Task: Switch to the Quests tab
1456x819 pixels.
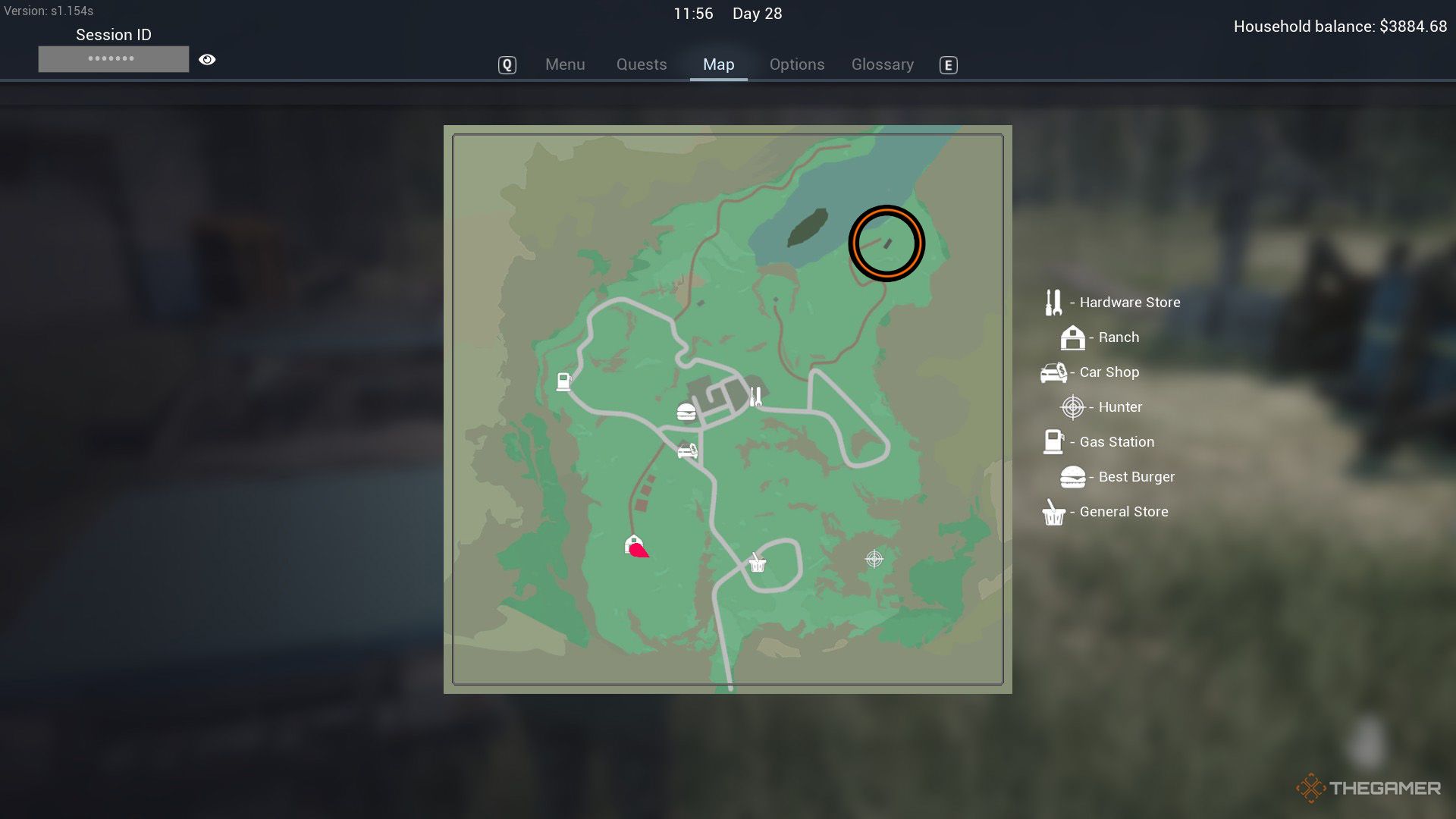Action: click(641, 64)
